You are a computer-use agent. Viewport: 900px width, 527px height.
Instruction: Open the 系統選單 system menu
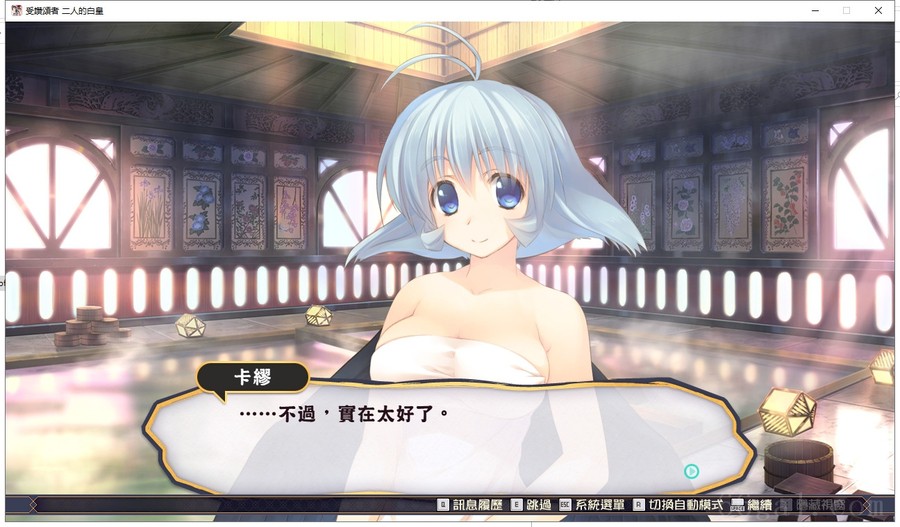pos(591,505)
